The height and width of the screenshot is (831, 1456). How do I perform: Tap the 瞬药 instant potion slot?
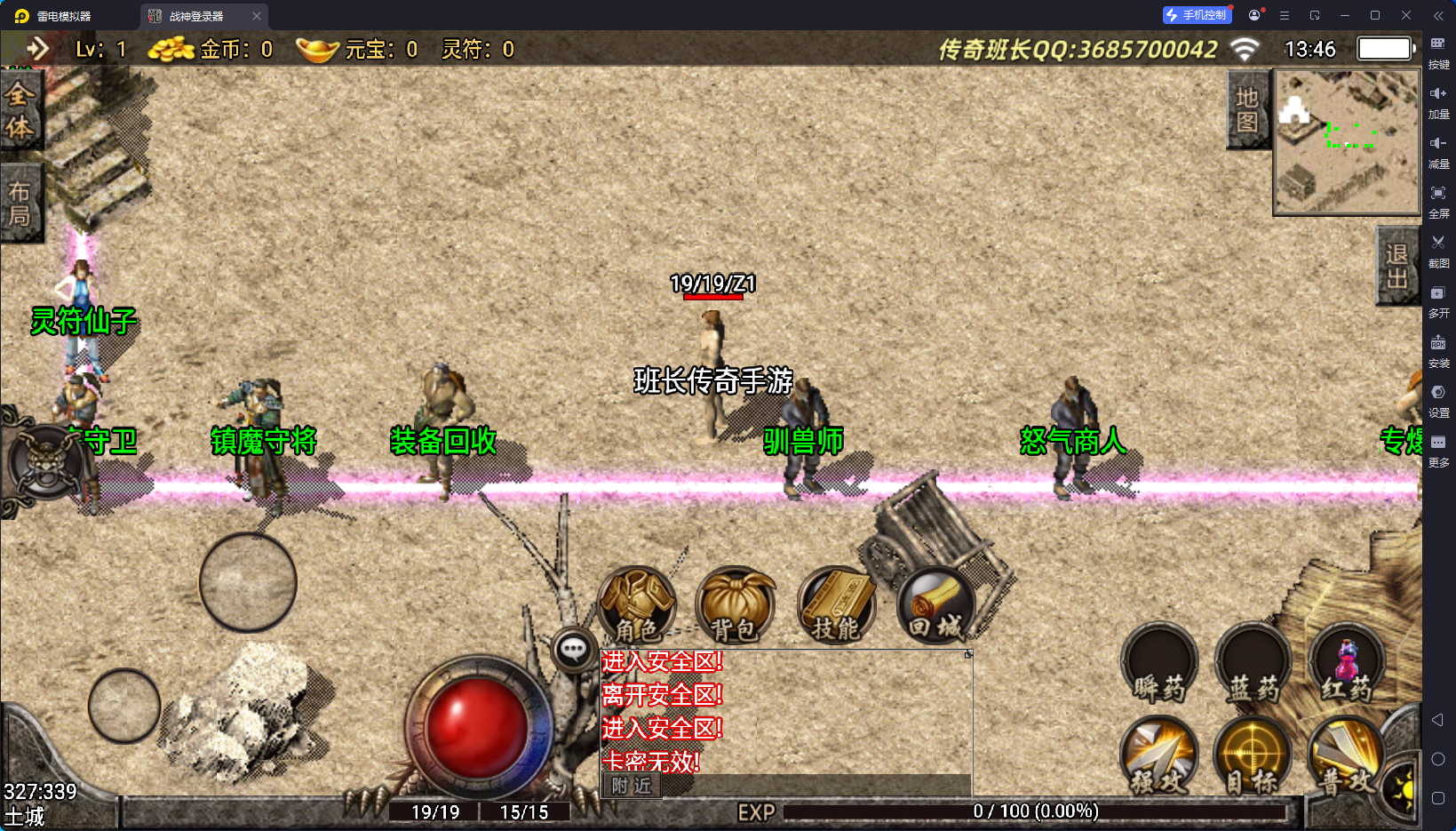click(x=1158, y=667)
